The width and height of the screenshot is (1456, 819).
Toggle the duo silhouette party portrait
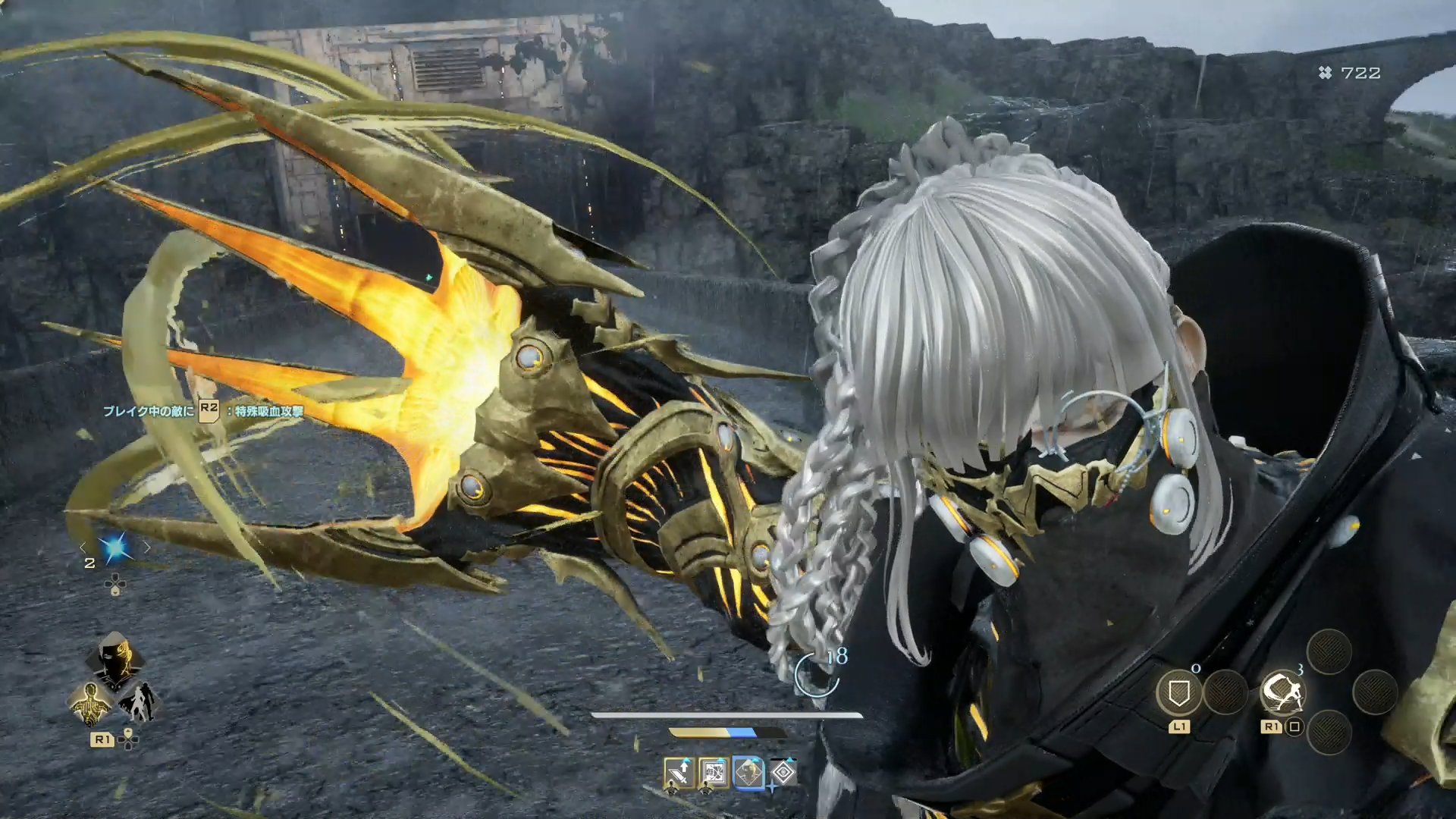(140, 702)
